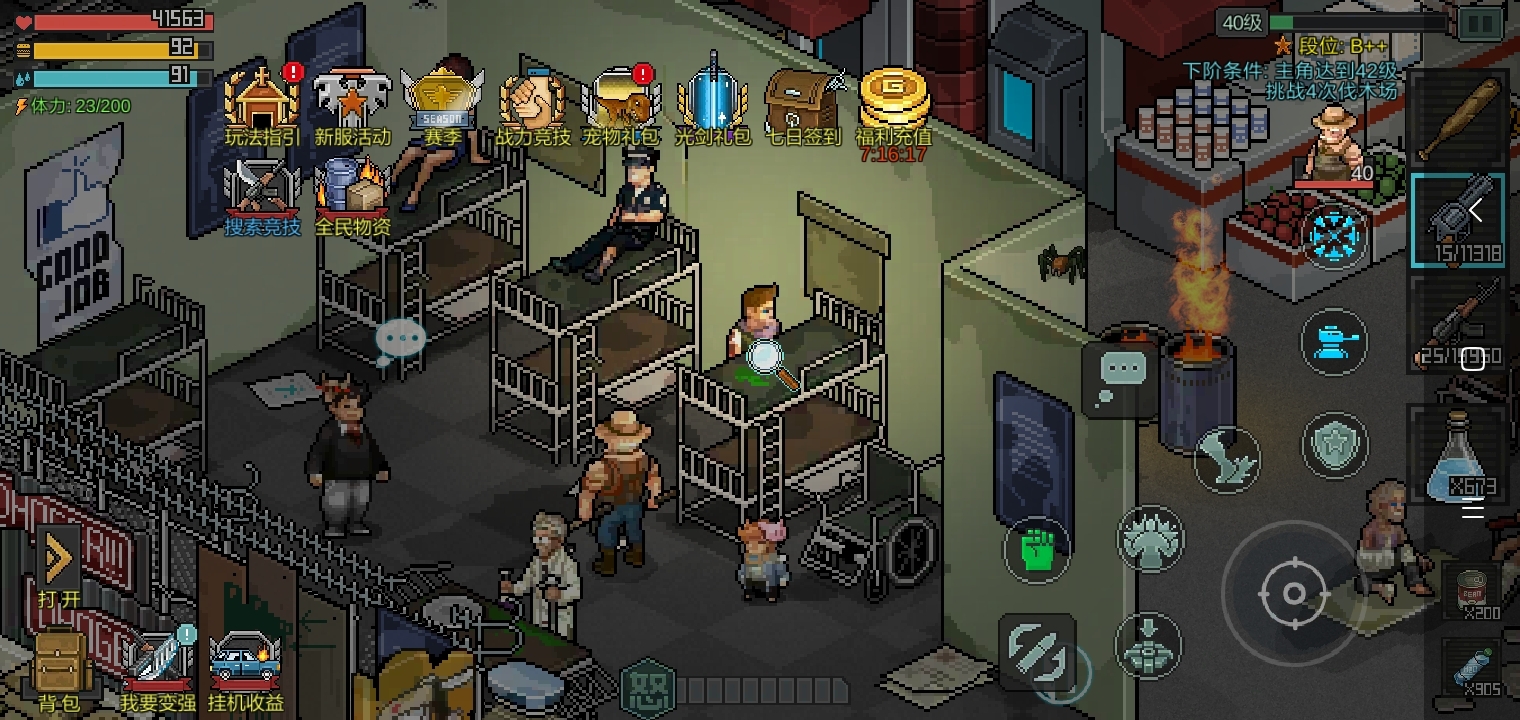Collect 挂机收益 idle earnings
This screenshot has height=720, width=1520.
tap(245, 665)
